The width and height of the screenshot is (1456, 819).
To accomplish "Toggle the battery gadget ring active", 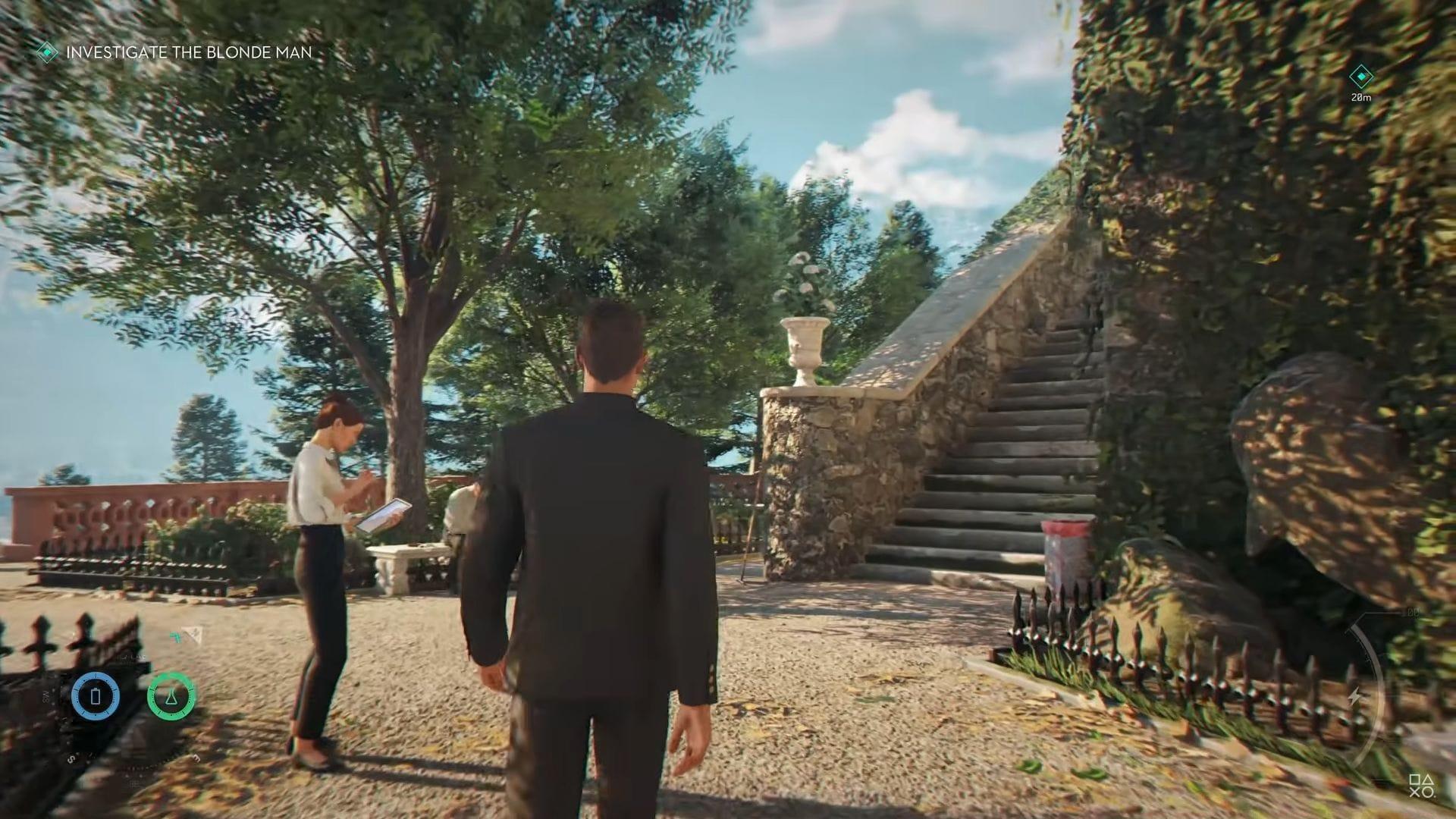I will pos(95,695).
